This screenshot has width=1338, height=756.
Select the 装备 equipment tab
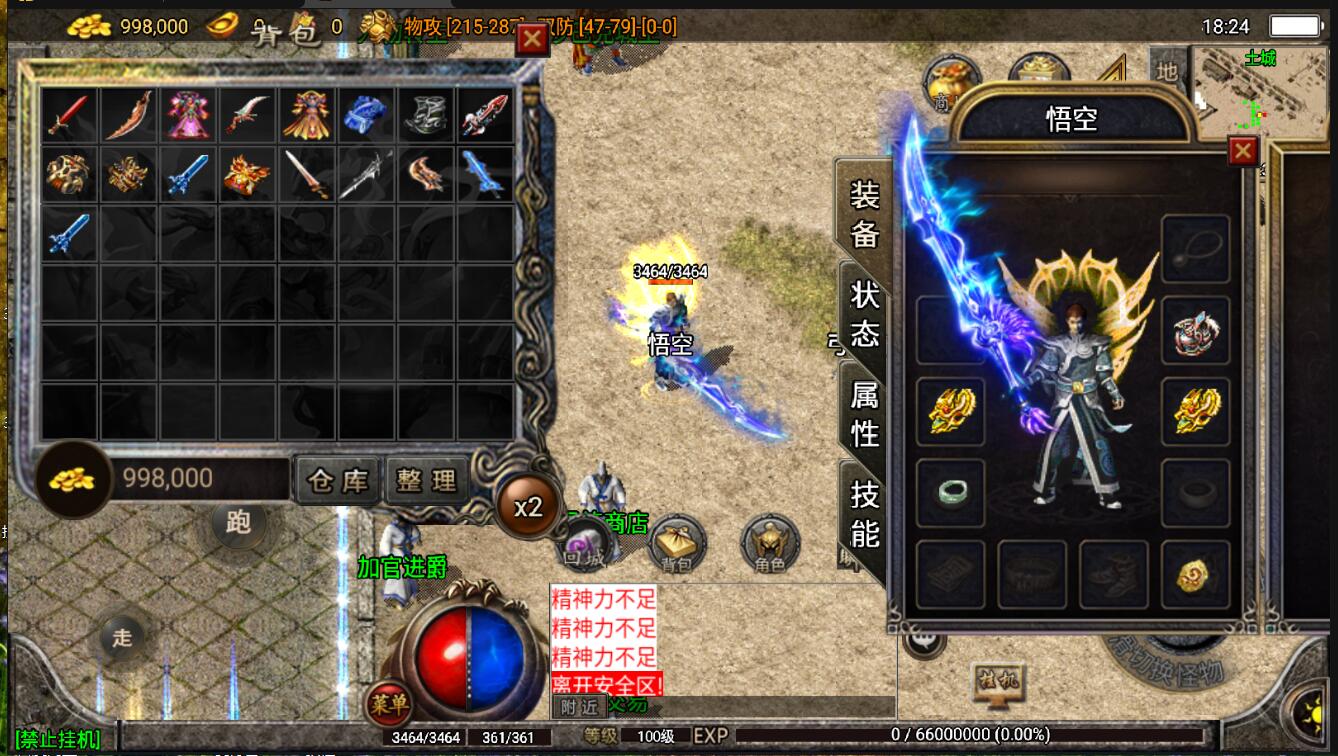click(864, 213)
